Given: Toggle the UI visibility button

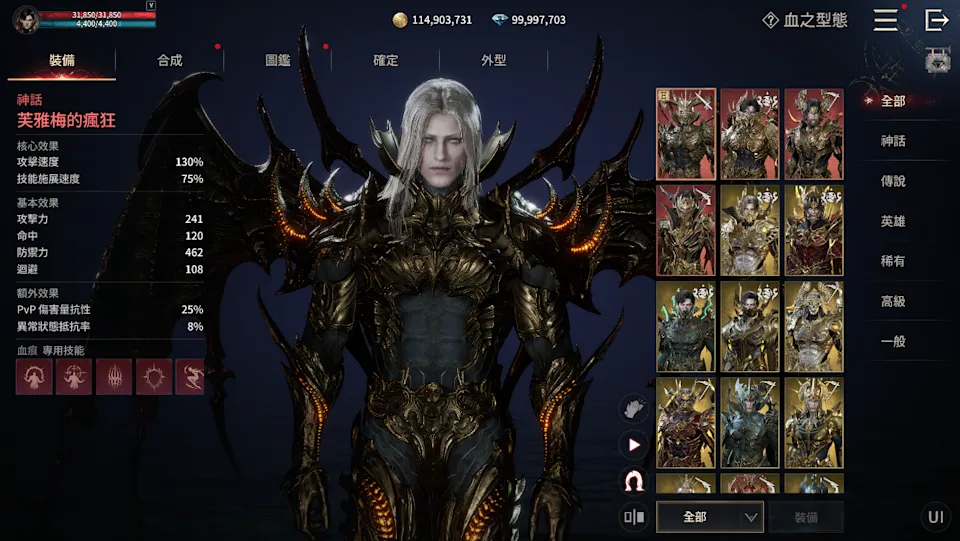Looking at the screenshot, I should click(x=936, y=517).
